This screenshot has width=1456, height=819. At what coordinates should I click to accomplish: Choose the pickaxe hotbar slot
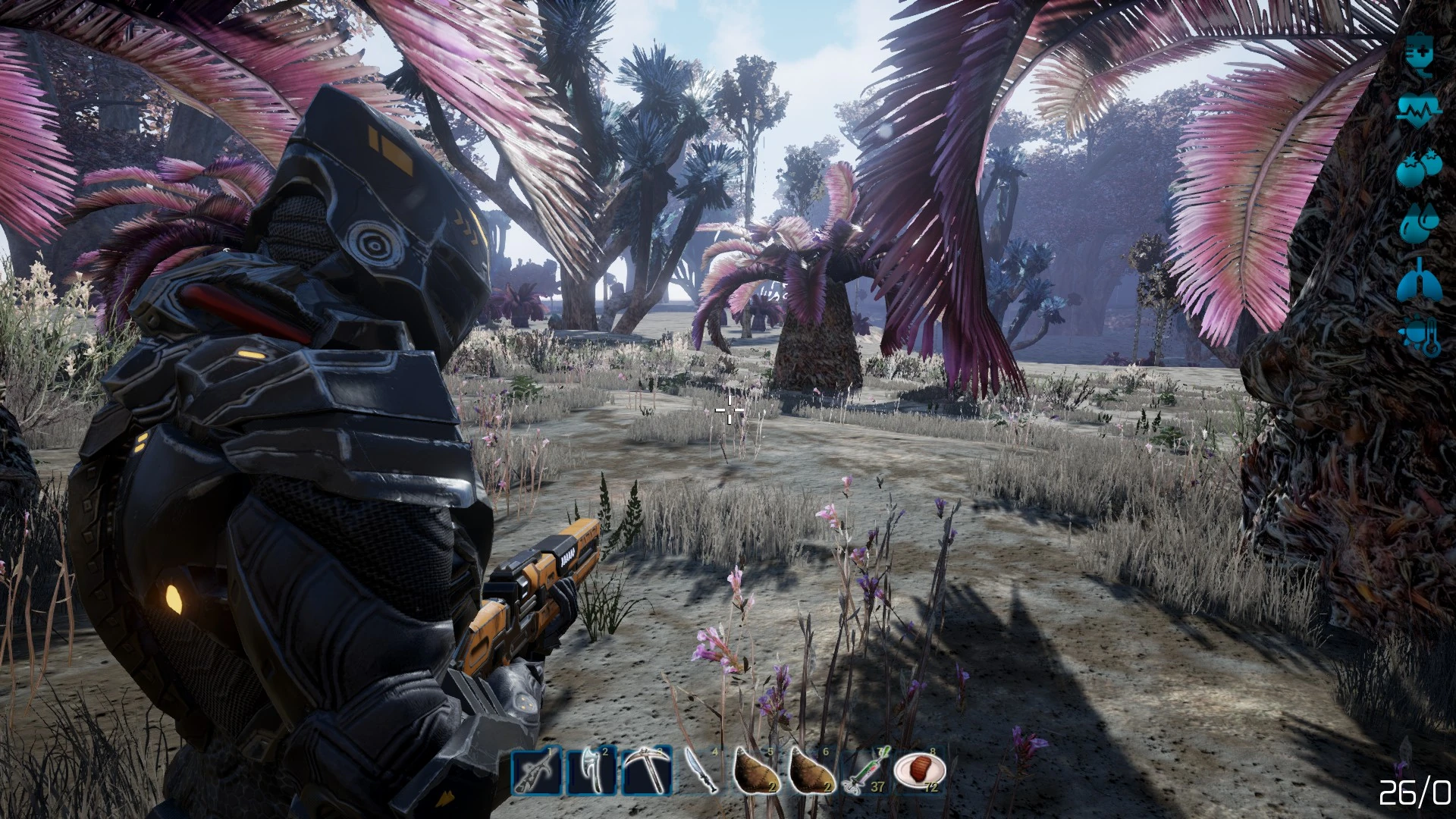(646, 773)
